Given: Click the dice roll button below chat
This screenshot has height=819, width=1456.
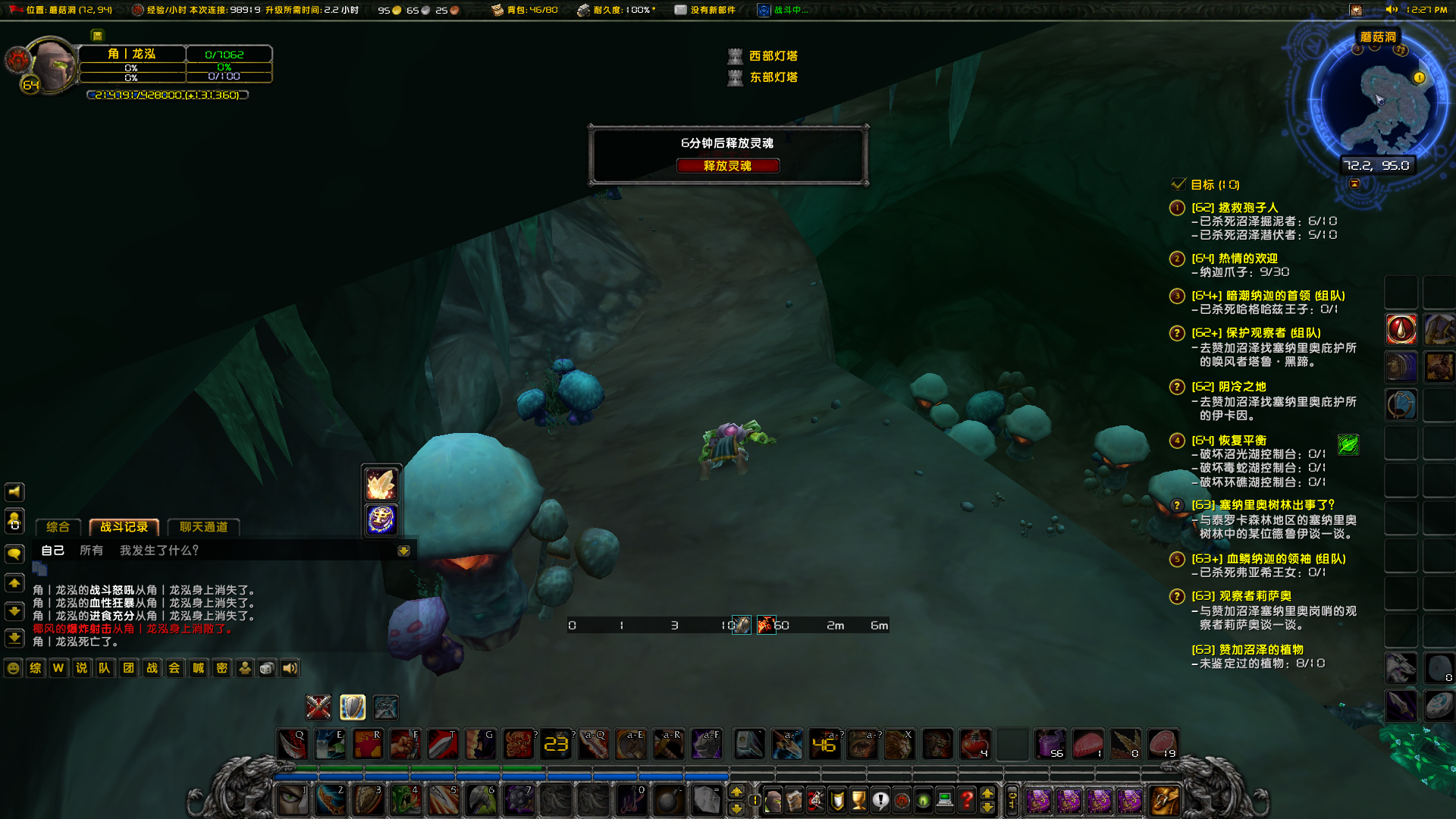Looking at the screenshot, I should 267,668.
